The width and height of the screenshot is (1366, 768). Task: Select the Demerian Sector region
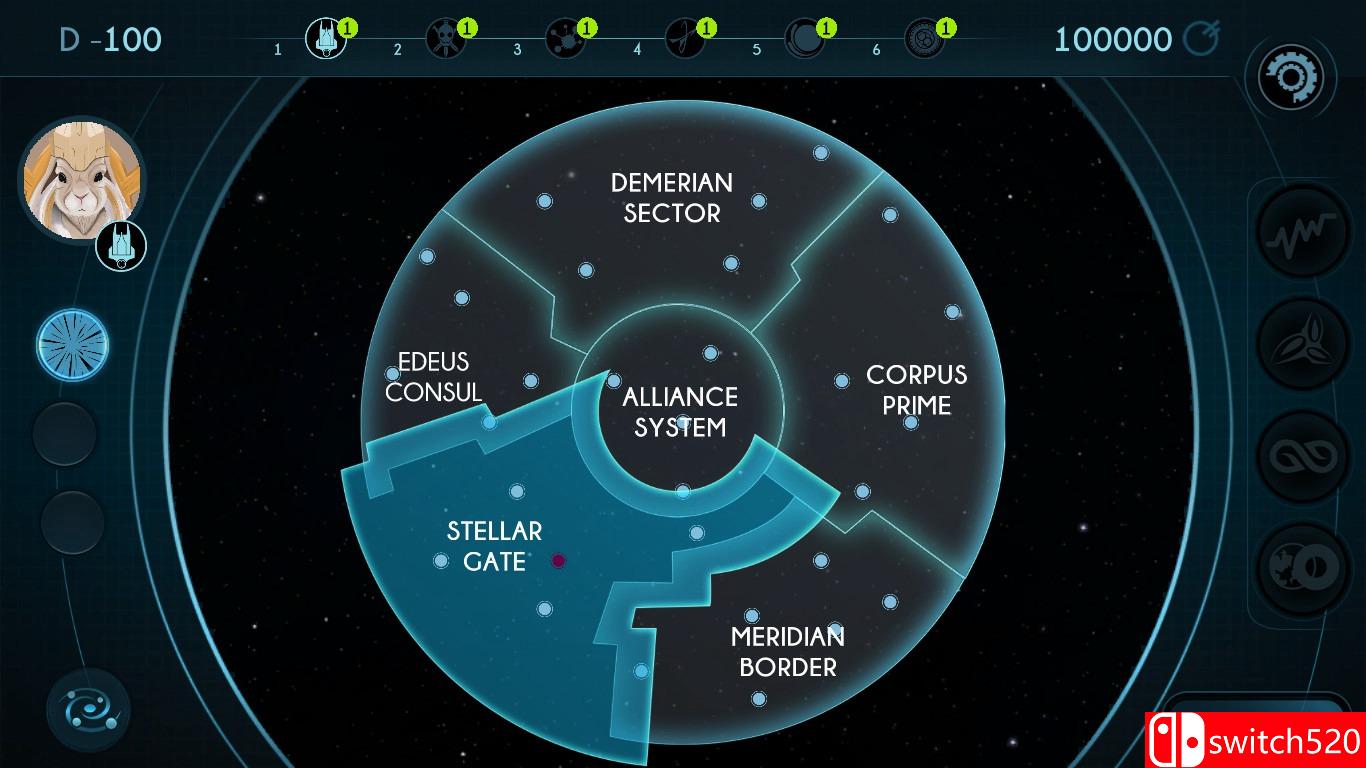pos(671,198)
